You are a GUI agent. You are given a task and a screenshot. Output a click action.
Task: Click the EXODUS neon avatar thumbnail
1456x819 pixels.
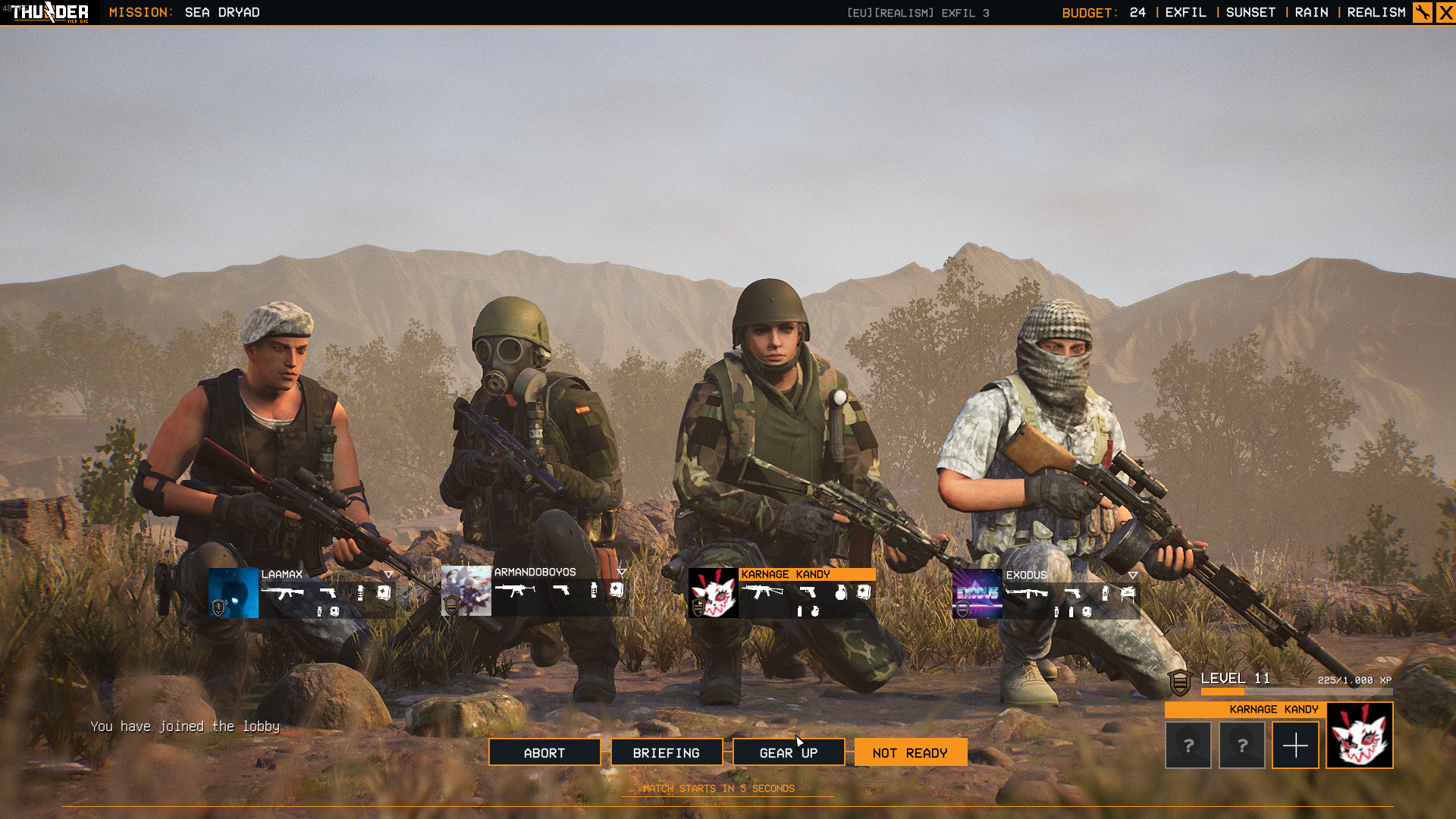pos(977,594)
